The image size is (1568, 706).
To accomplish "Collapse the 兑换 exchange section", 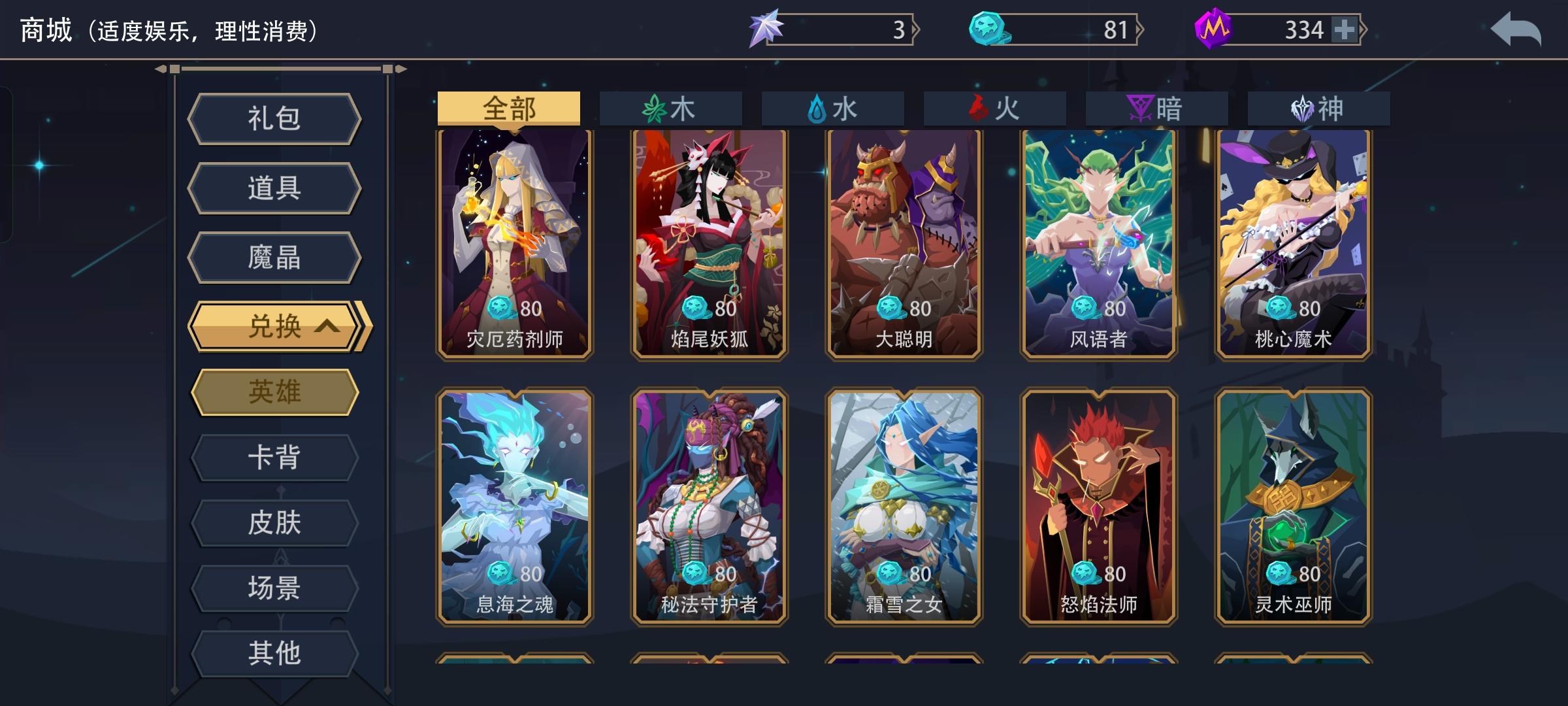I will [x=274, y=326].
